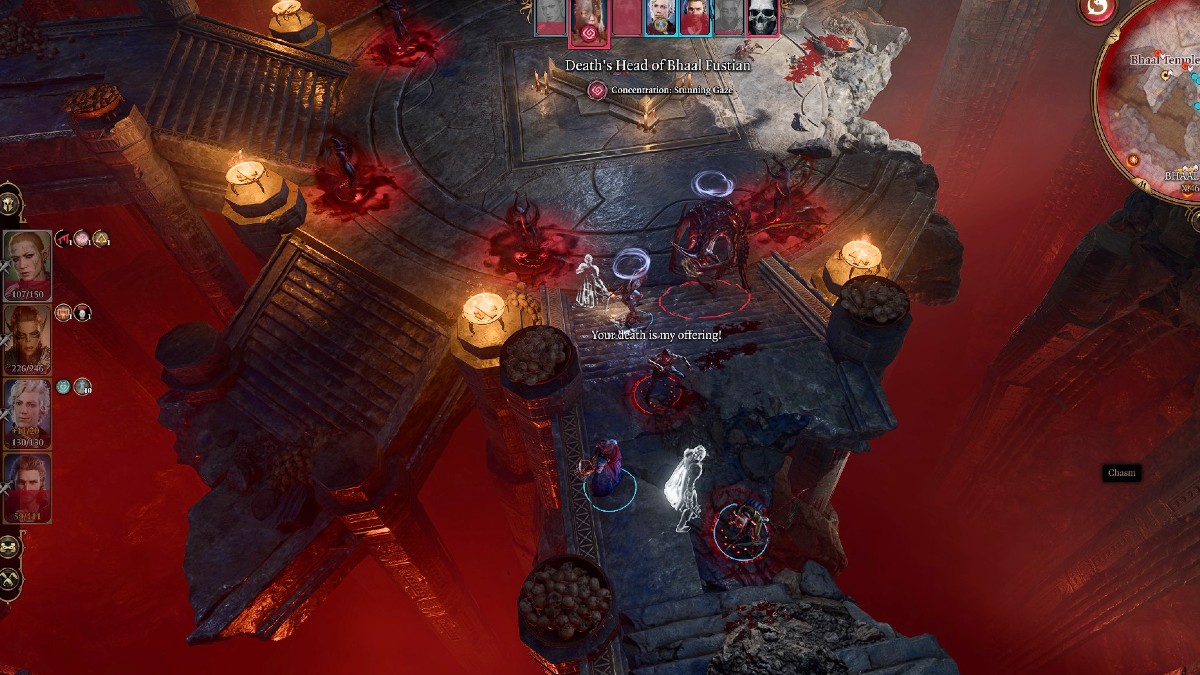1200x675 pixels.
Task: Select the bottom party portrait with red scarf
Action: 27,487
